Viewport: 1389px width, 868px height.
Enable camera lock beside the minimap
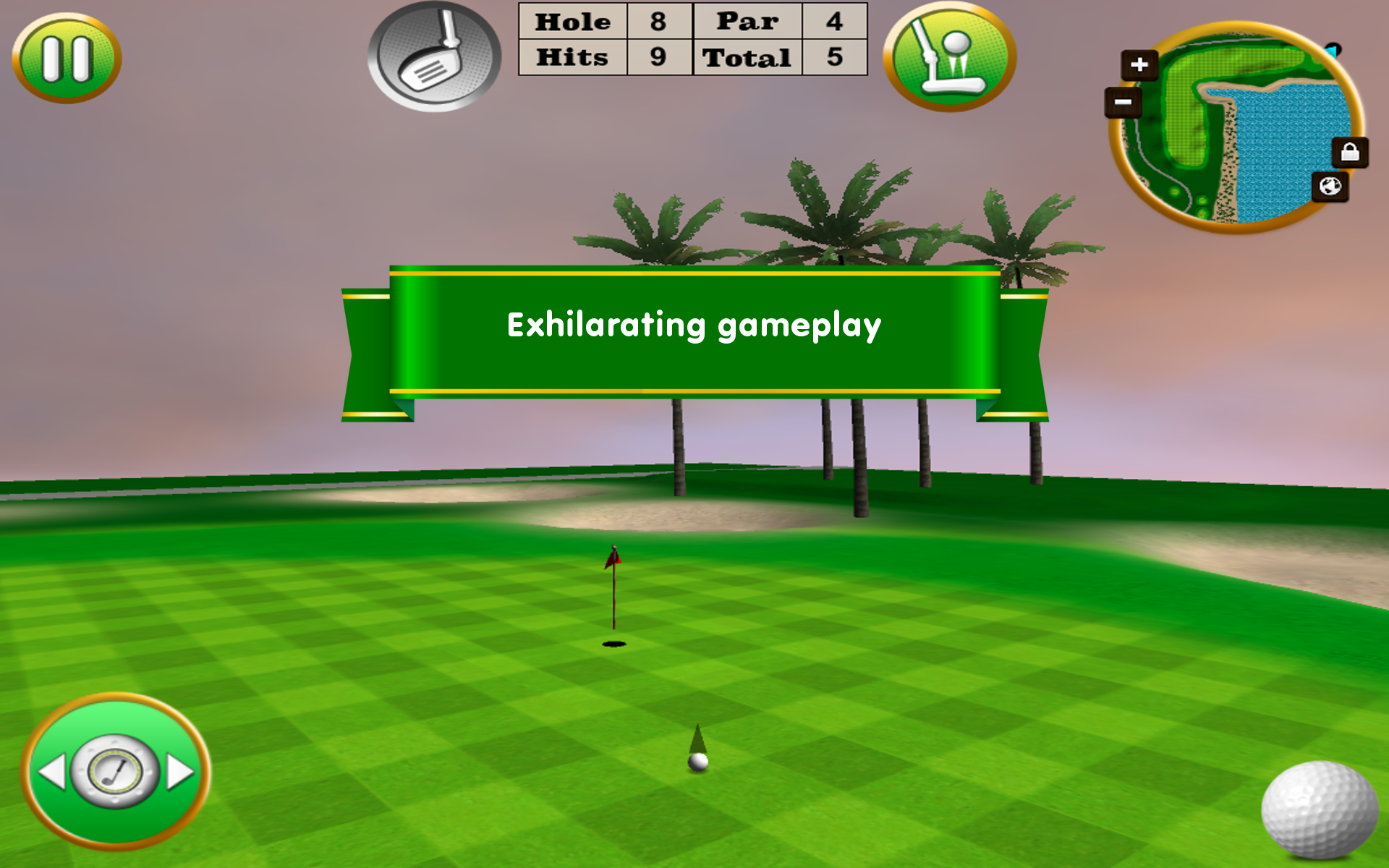(1350, 152)
